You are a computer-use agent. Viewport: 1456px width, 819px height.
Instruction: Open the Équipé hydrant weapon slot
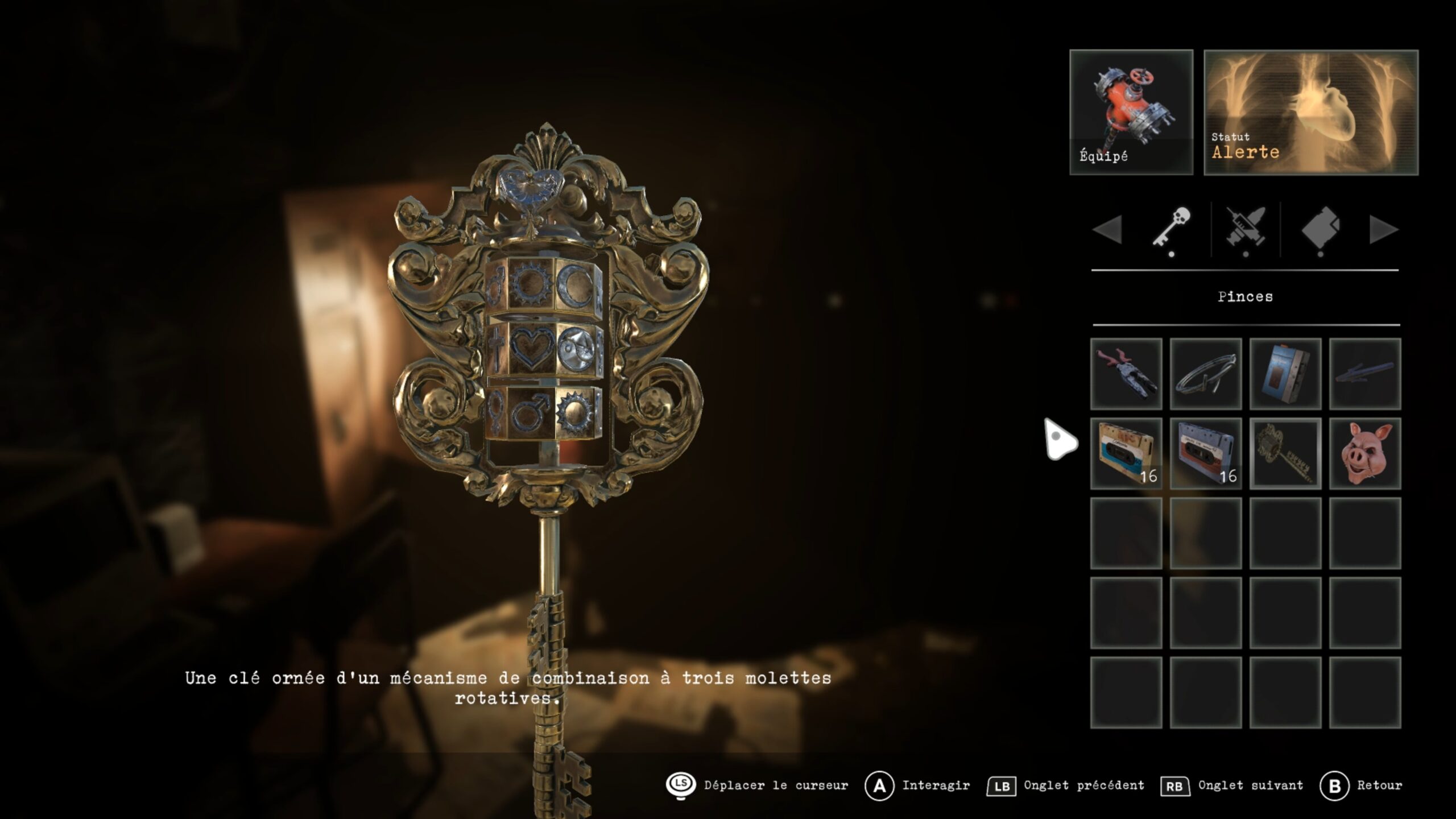pyautogui.click(x=1131, y=112)
